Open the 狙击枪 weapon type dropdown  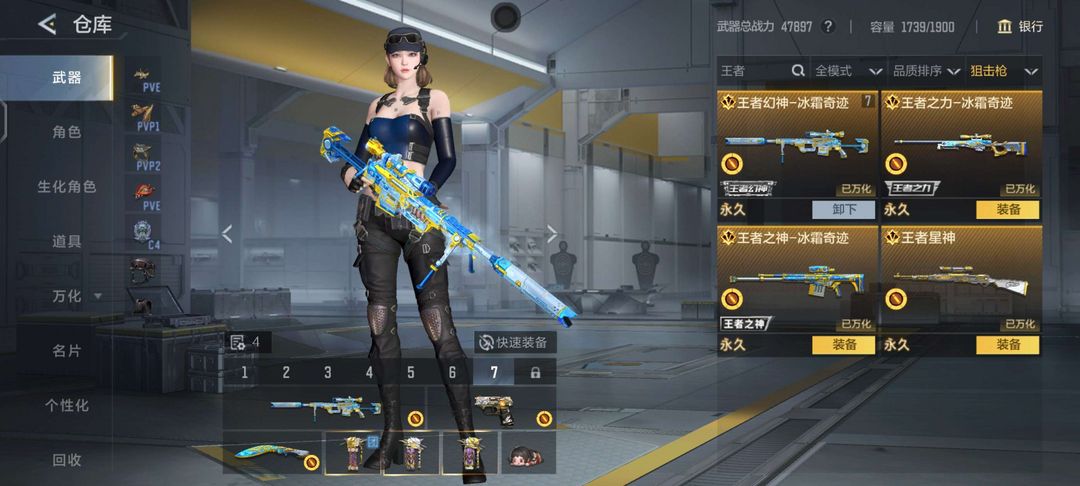coord(1004,71)
